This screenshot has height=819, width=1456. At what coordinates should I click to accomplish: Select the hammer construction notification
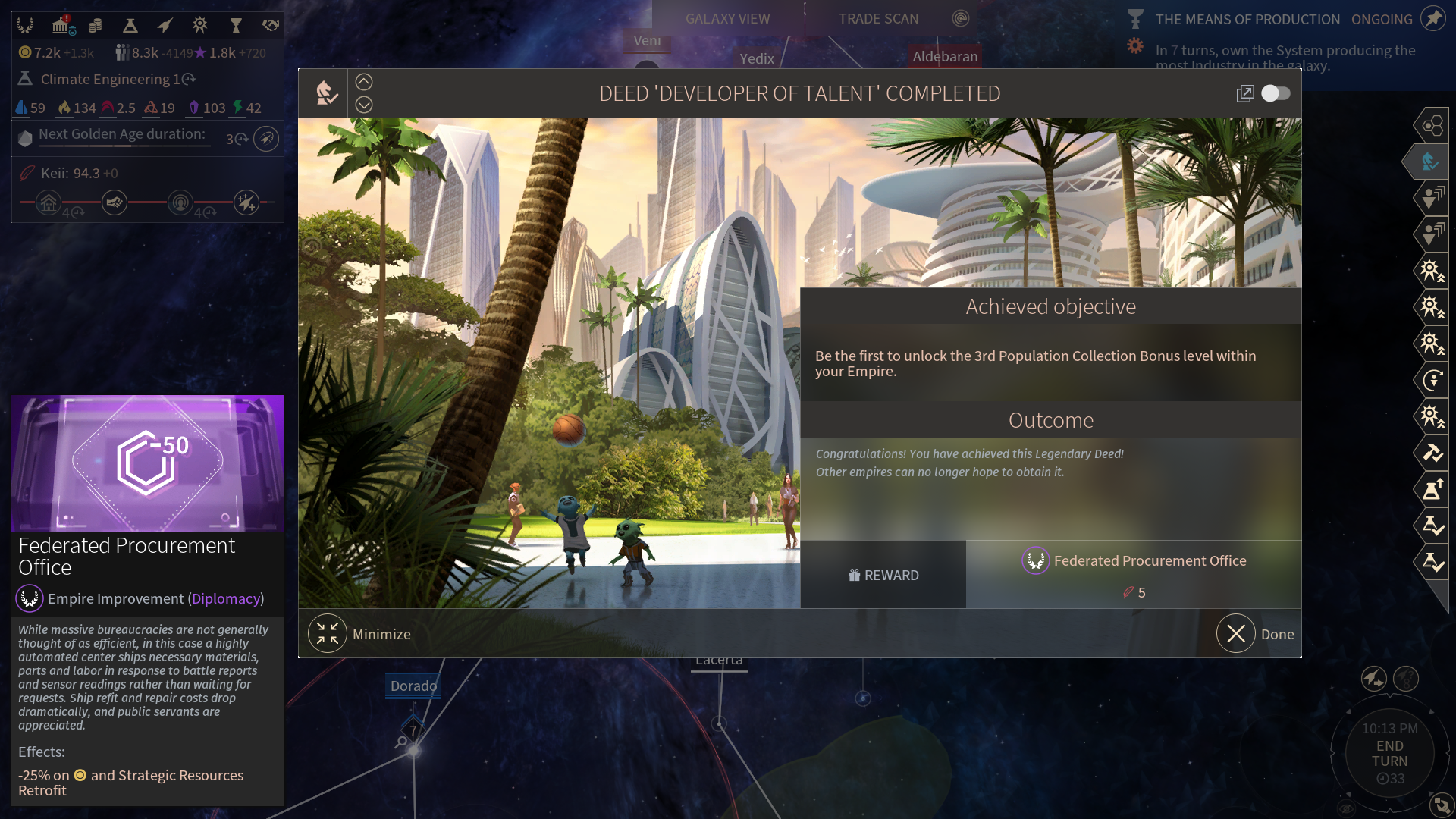point(1432,453)
